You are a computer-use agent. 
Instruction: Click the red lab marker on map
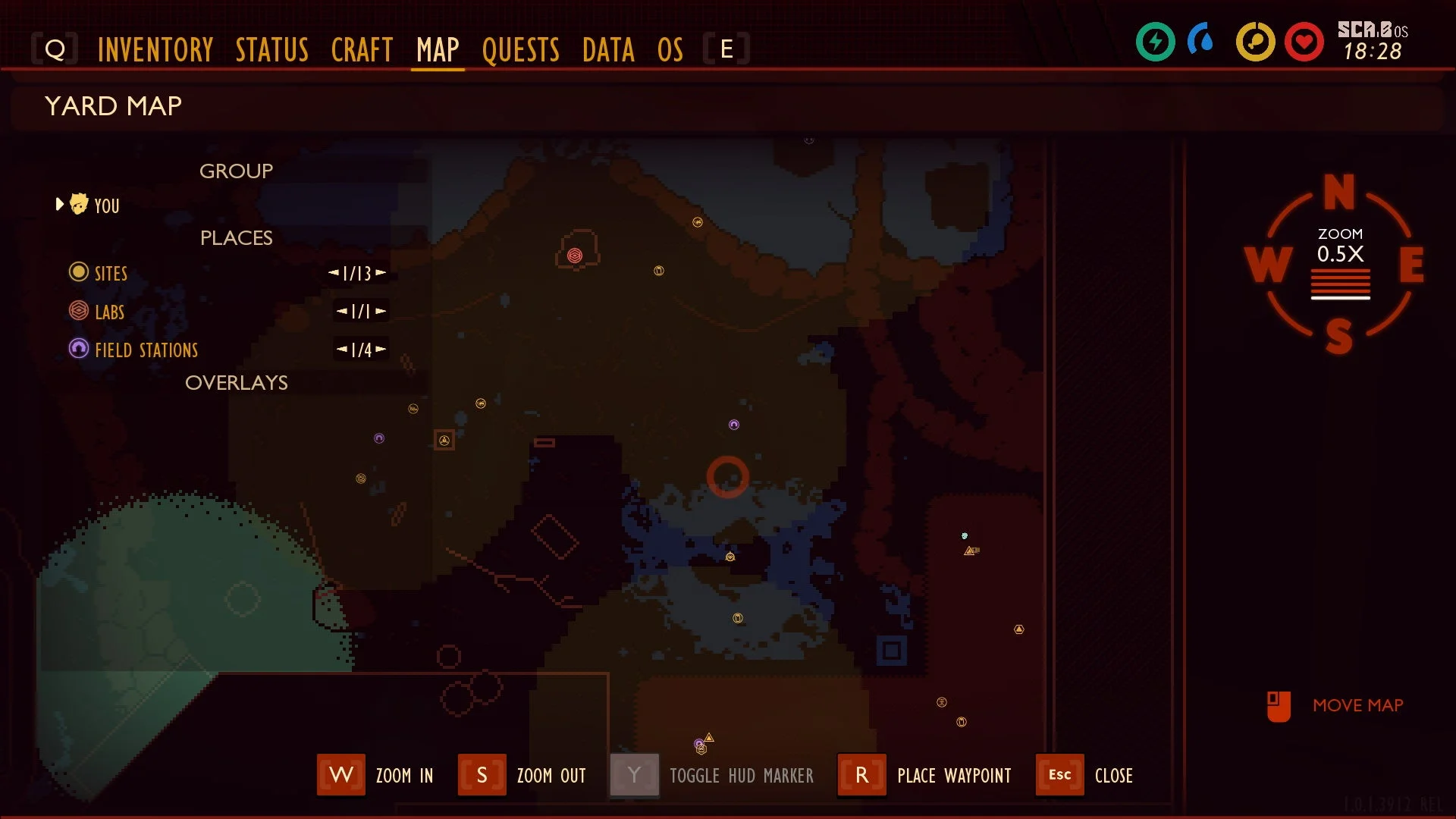click(x=575, y=256)
